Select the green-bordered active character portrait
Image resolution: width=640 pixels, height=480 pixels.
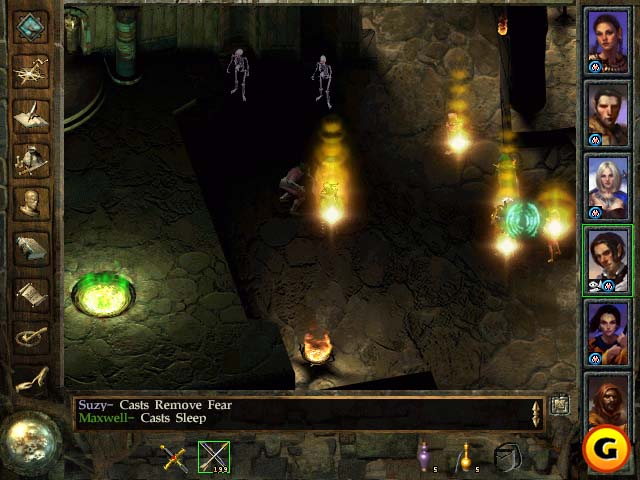point(608,259)
